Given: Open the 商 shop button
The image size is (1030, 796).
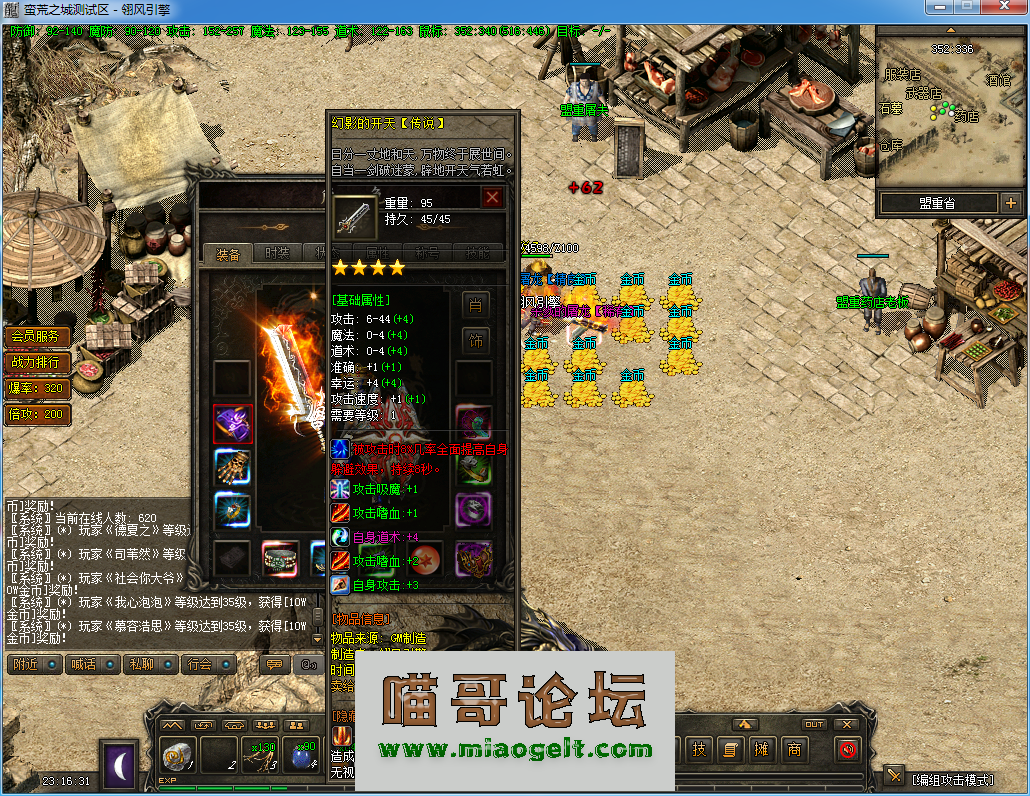Looking at the screenshot, I should coord(794,749).
